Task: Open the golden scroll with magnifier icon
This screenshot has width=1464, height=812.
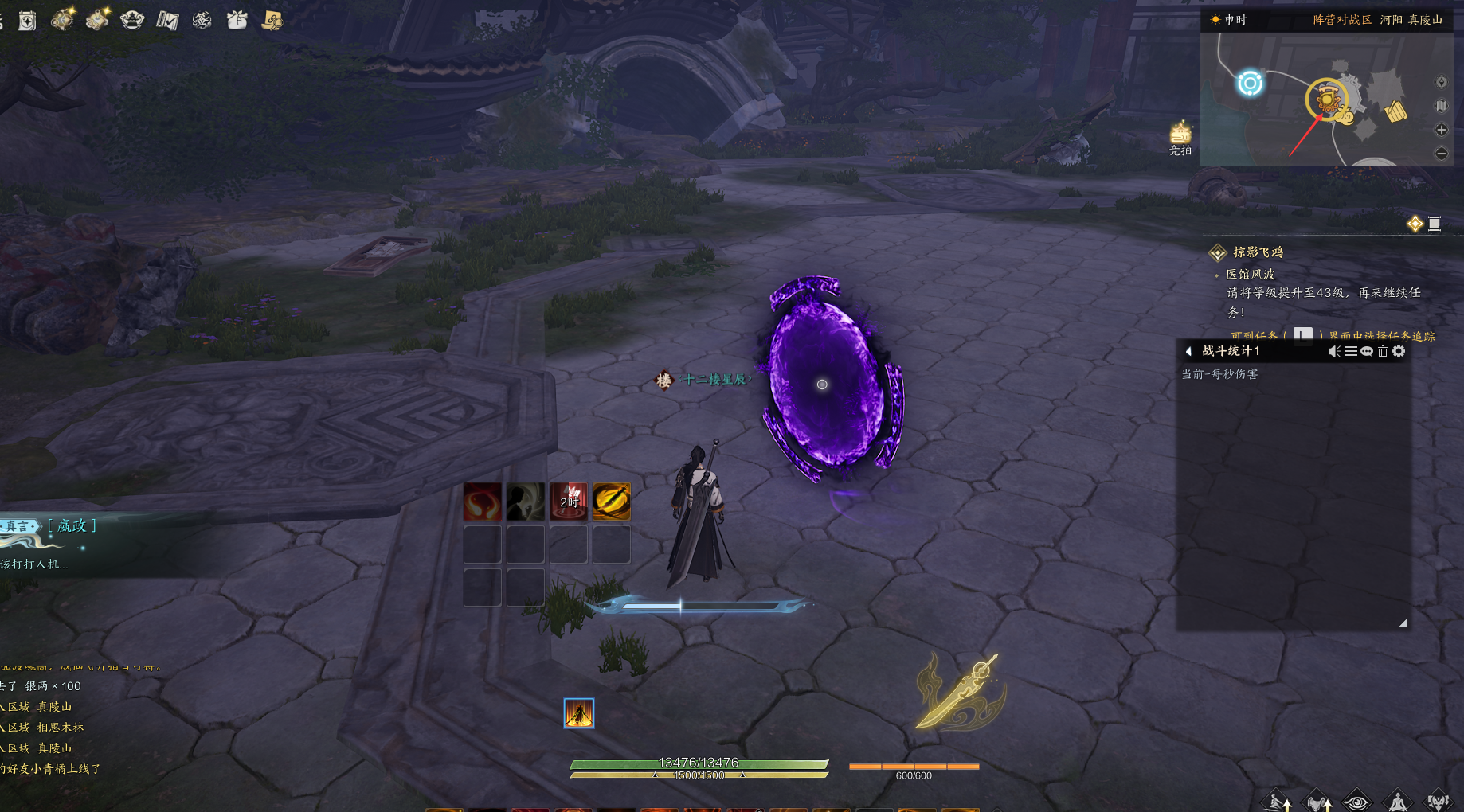Action: [272, 20]
